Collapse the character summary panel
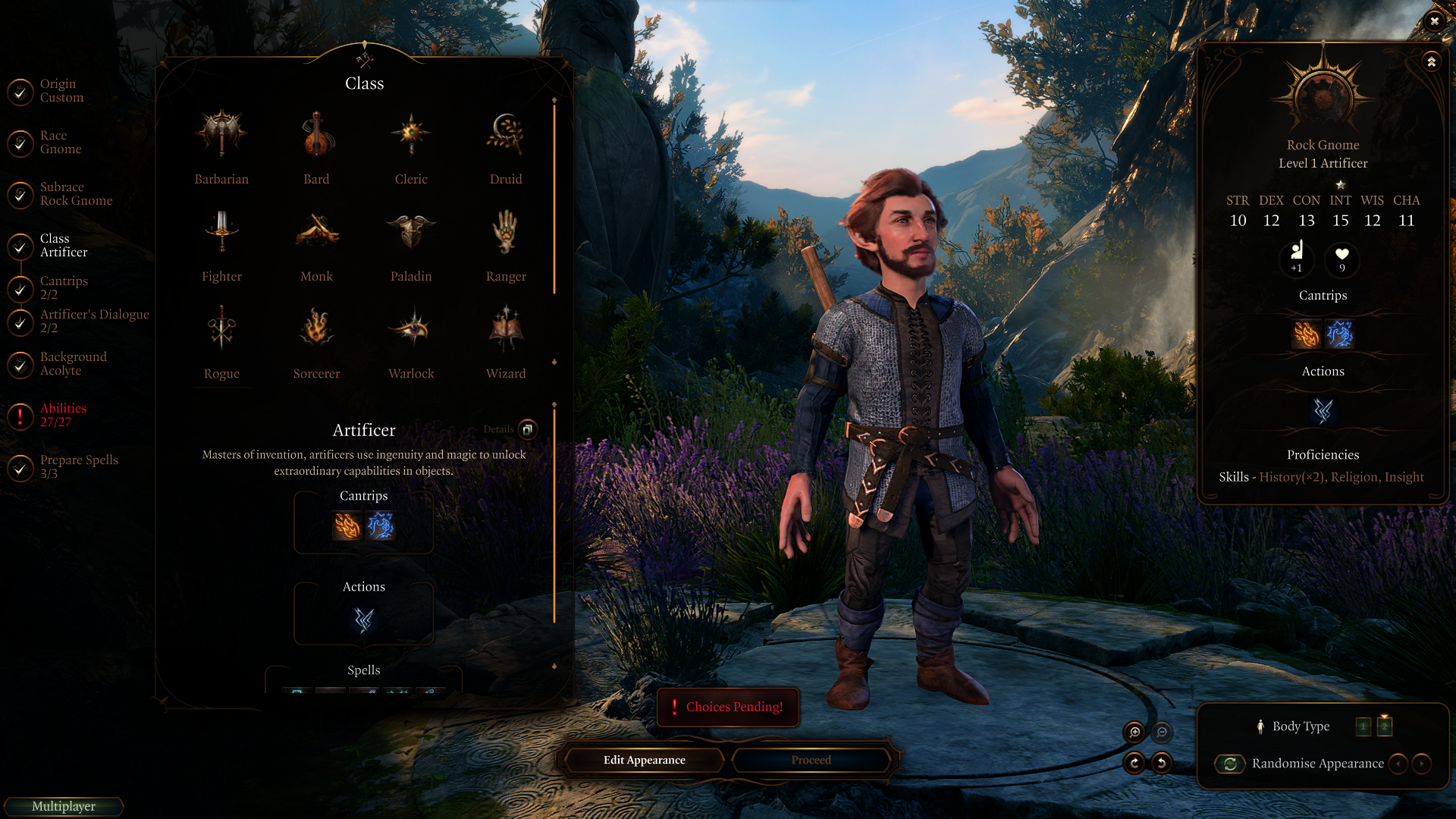 (x=1431, y=61)
